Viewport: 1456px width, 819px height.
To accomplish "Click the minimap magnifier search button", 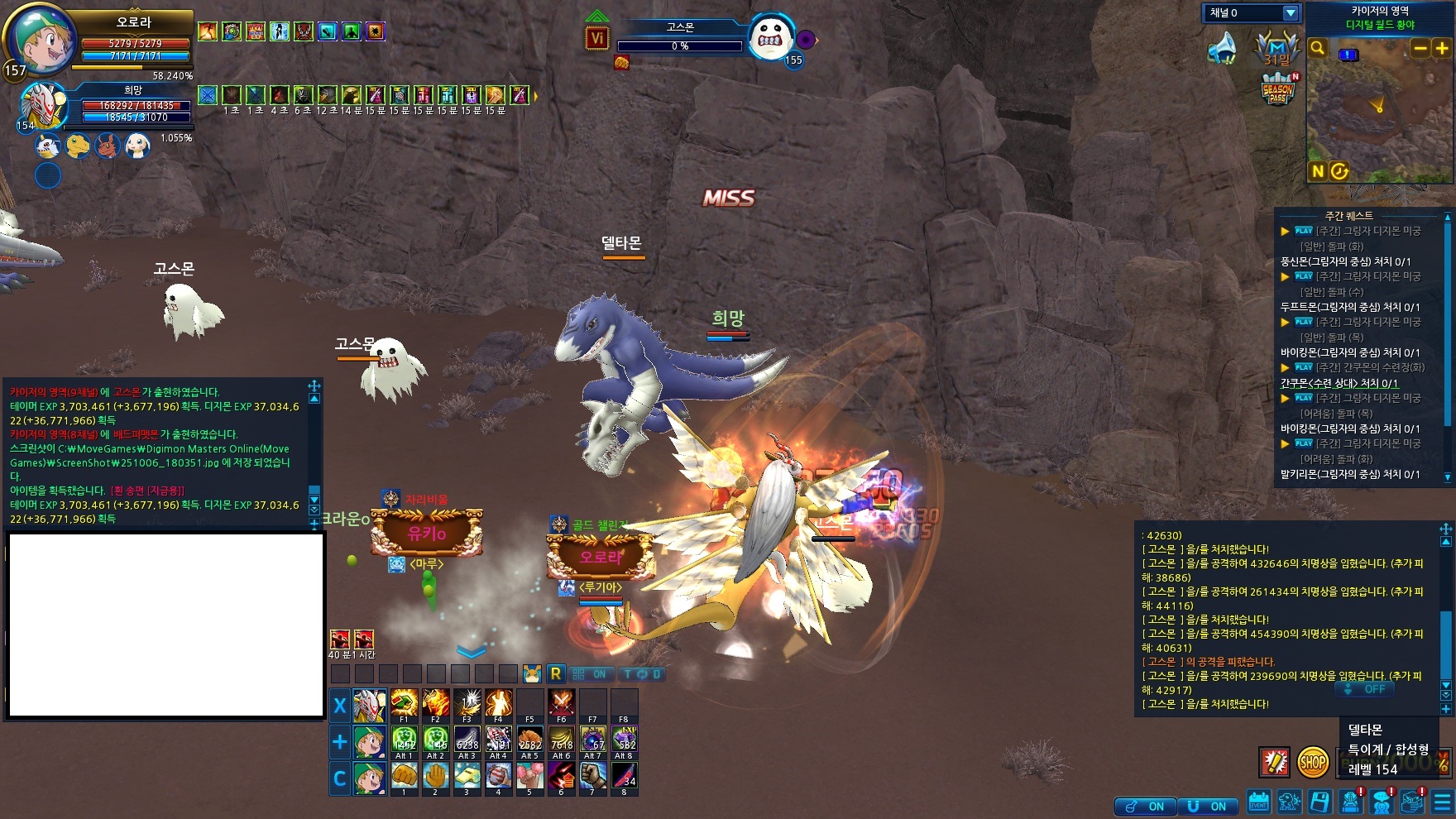I will tap(1318, 49).
